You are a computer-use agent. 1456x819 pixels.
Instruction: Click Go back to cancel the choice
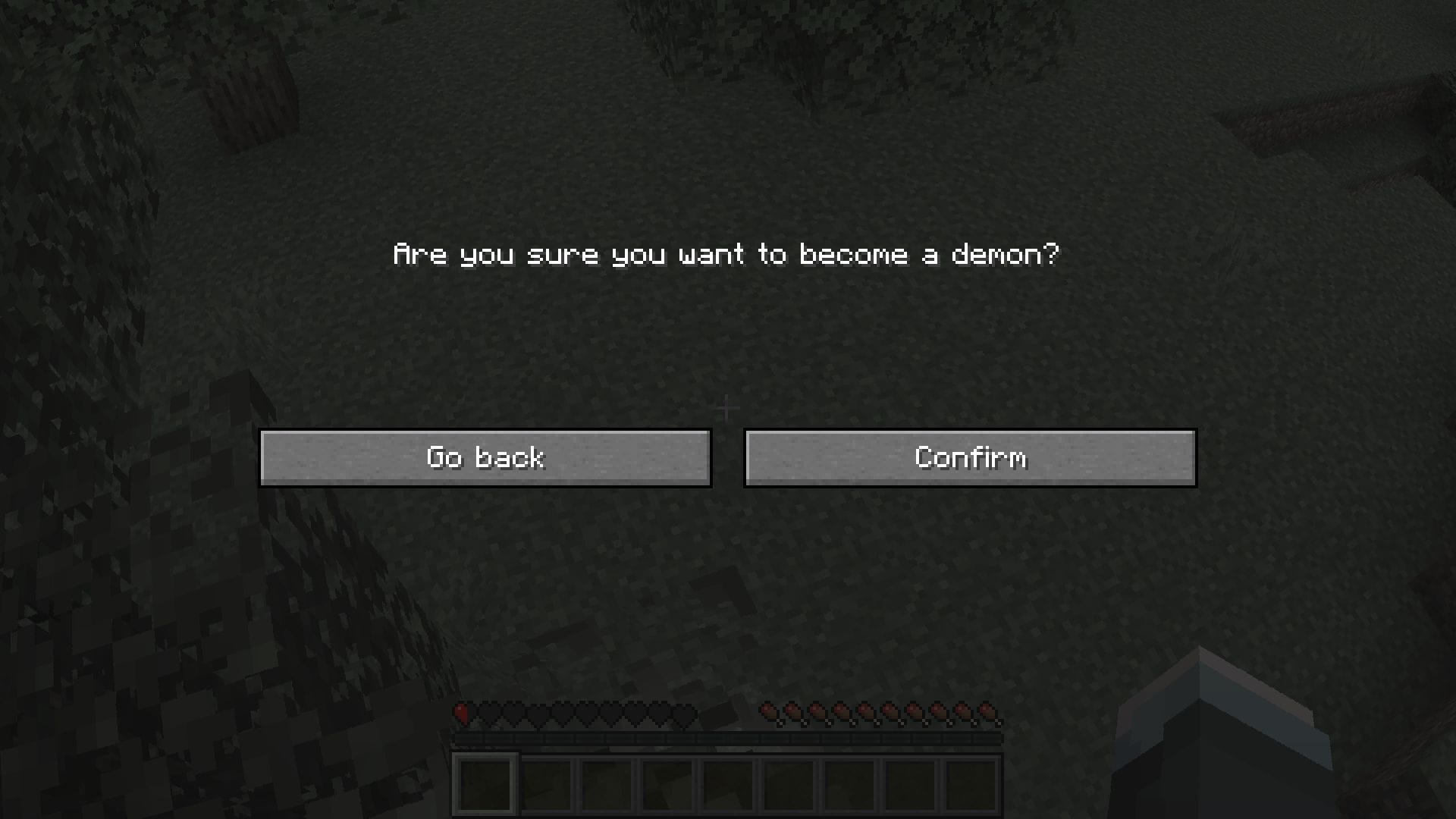485,457
